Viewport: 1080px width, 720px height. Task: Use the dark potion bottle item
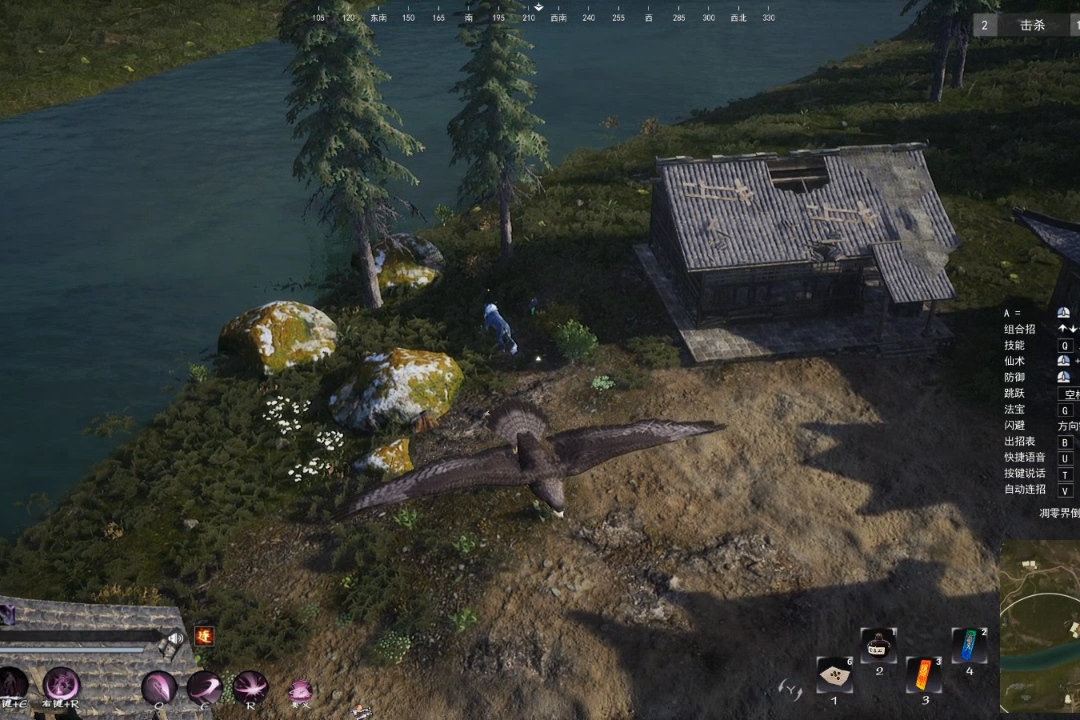click(x=878, y=645)
